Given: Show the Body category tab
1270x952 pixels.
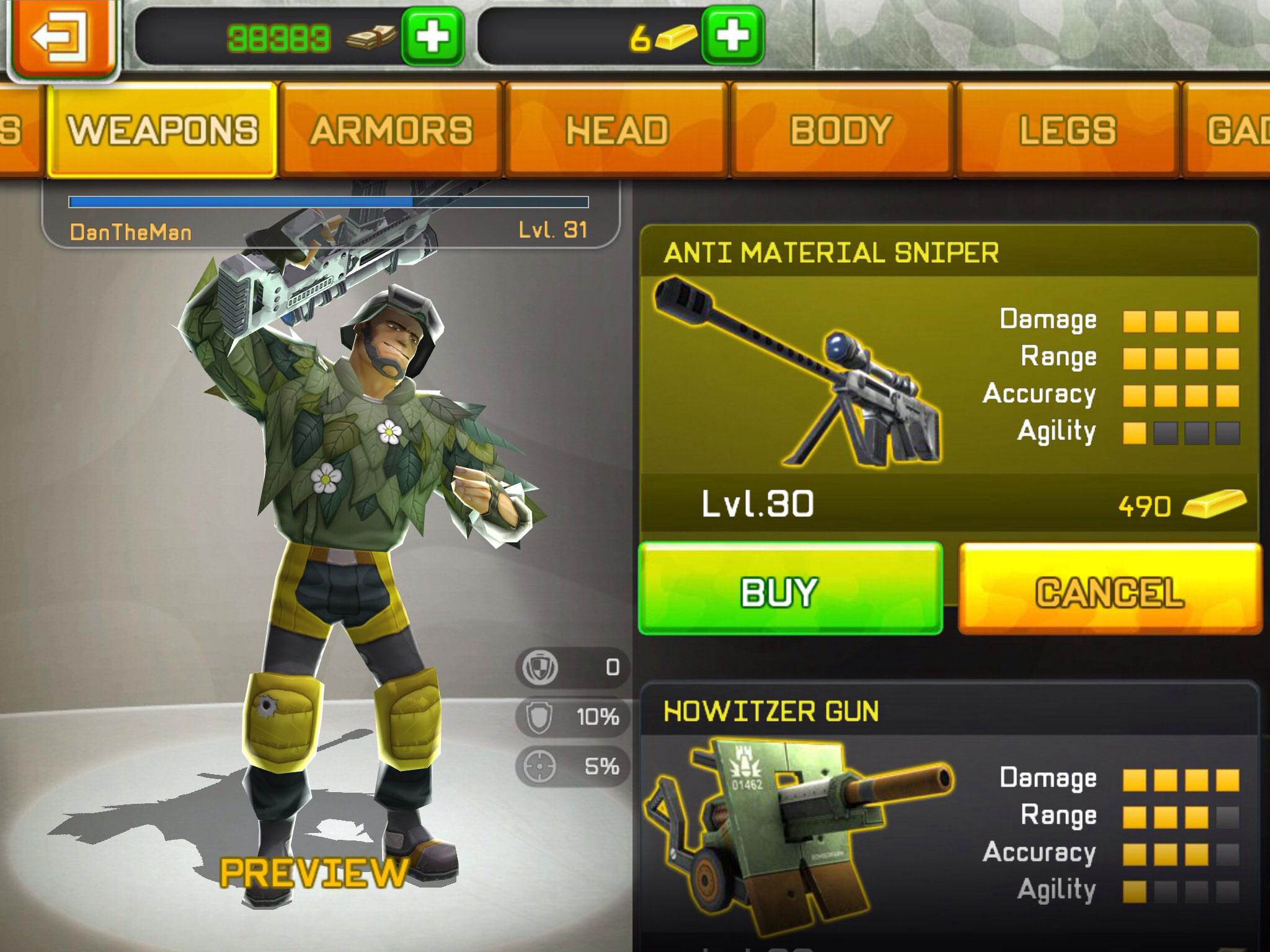Looking at the screenshot, I should [x=841, y=130].
